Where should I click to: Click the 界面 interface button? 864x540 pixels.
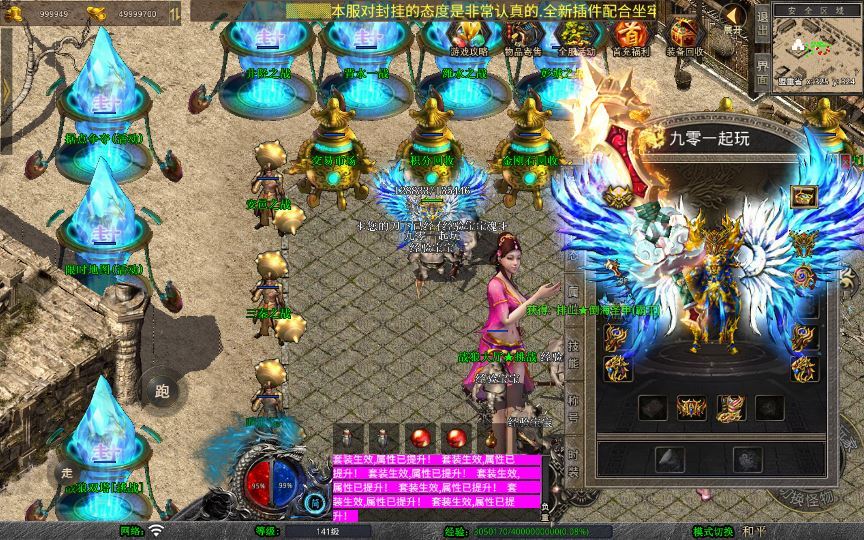762,72
